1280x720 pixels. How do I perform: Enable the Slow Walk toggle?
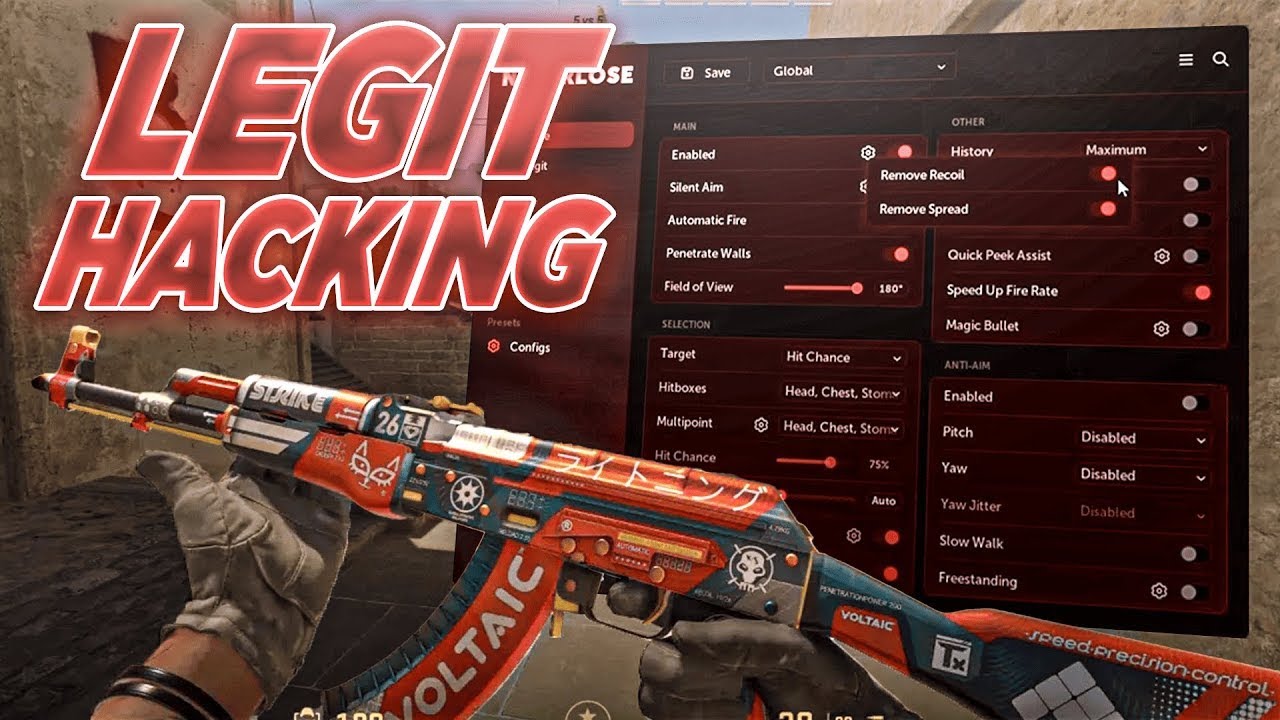(1190, 553)
